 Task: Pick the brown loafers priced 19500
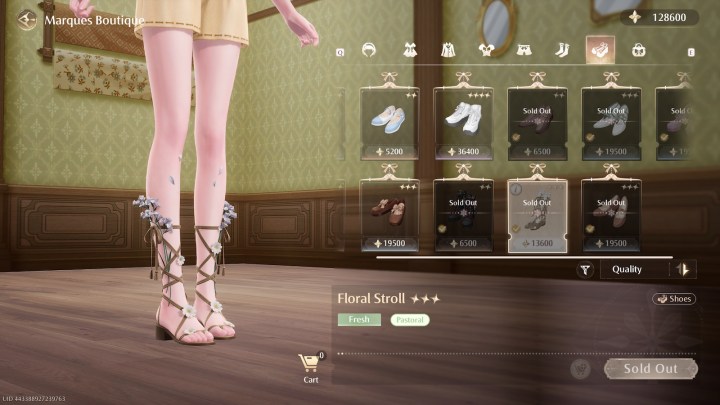point(389,214)
